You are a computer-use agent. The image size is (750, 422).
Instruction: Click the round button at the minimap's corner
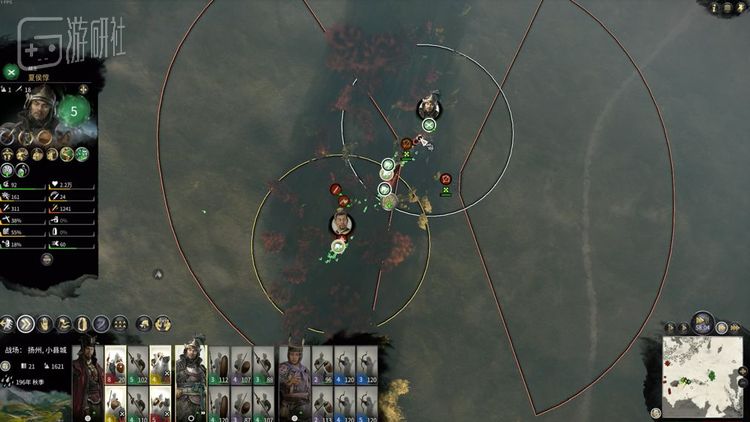click(x=655, y=412)
